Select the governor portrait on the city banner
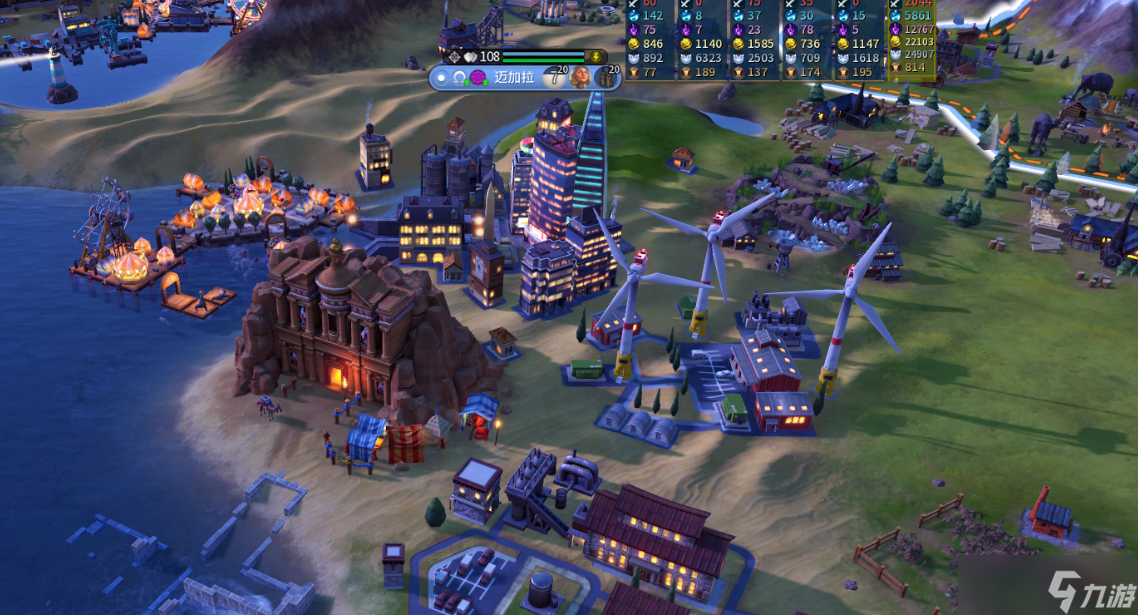1138x615 pixels. click(x=580, y=77)
